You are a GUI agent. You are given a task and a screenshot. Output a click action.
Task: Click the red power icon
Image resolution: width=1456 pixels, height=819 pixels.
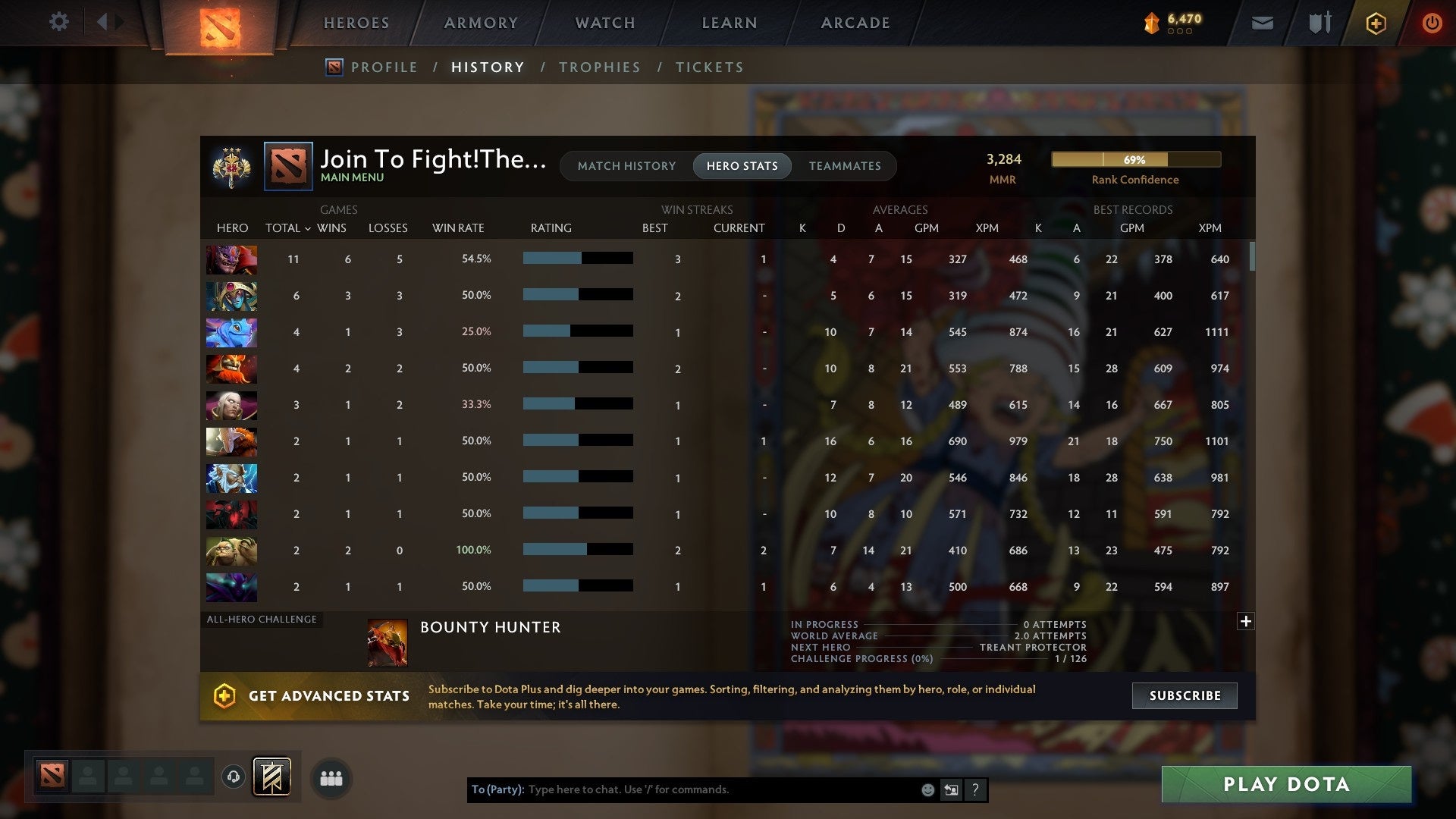pos(1432,23)
